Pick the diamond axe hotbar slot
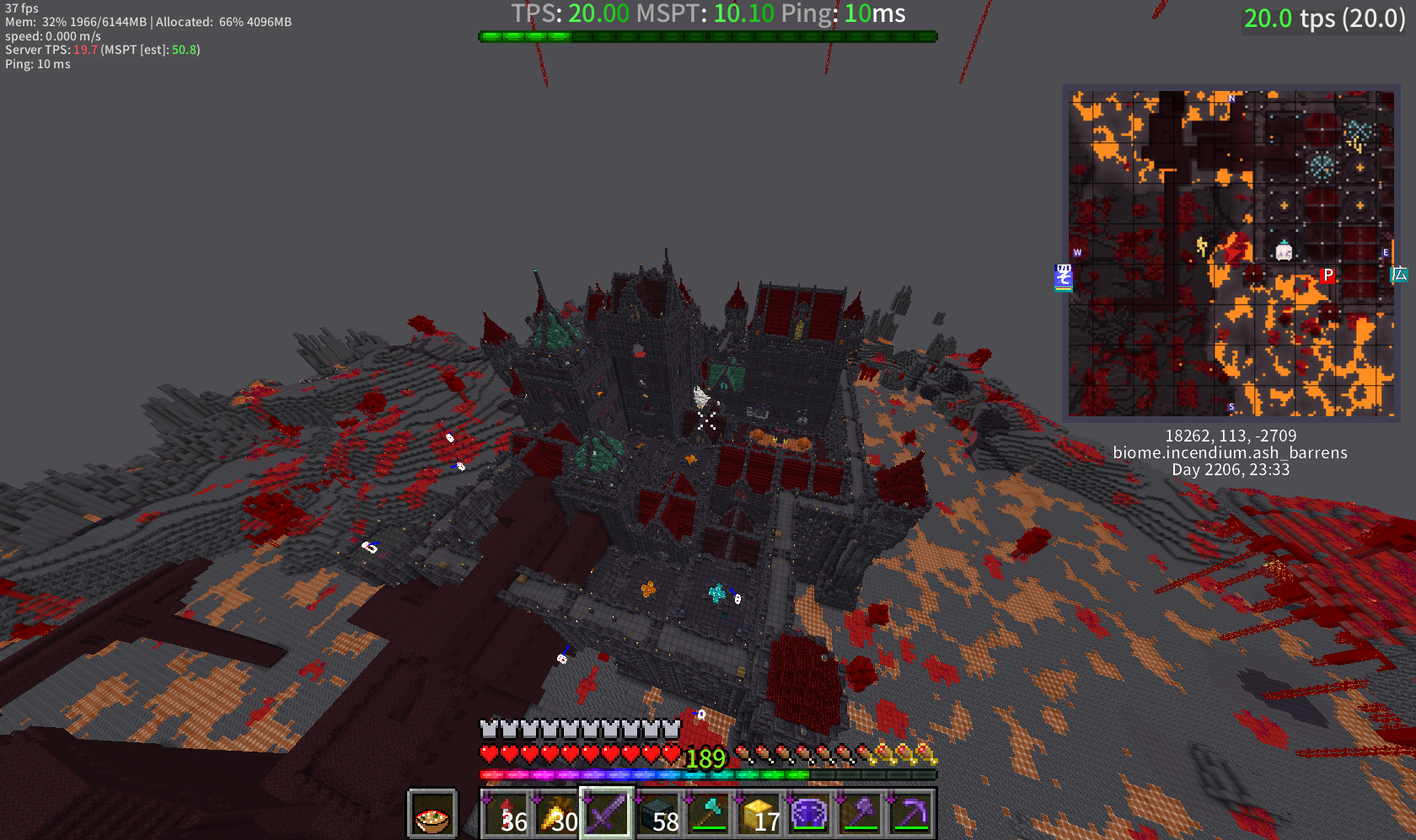The image size is (1416, 840). (708, 814)
